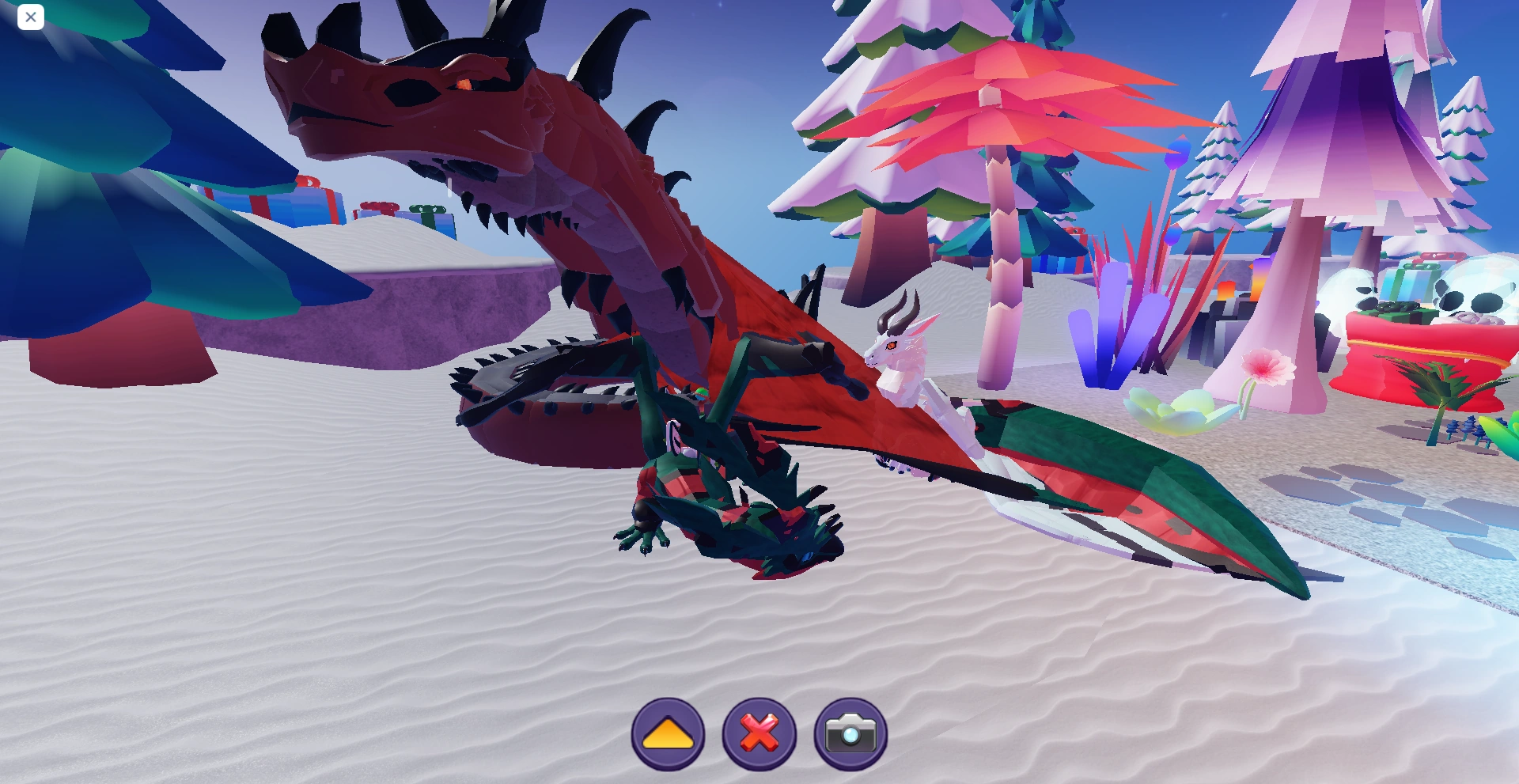
Task: Select the camera screenshot icon
Action: pos(850,732)
